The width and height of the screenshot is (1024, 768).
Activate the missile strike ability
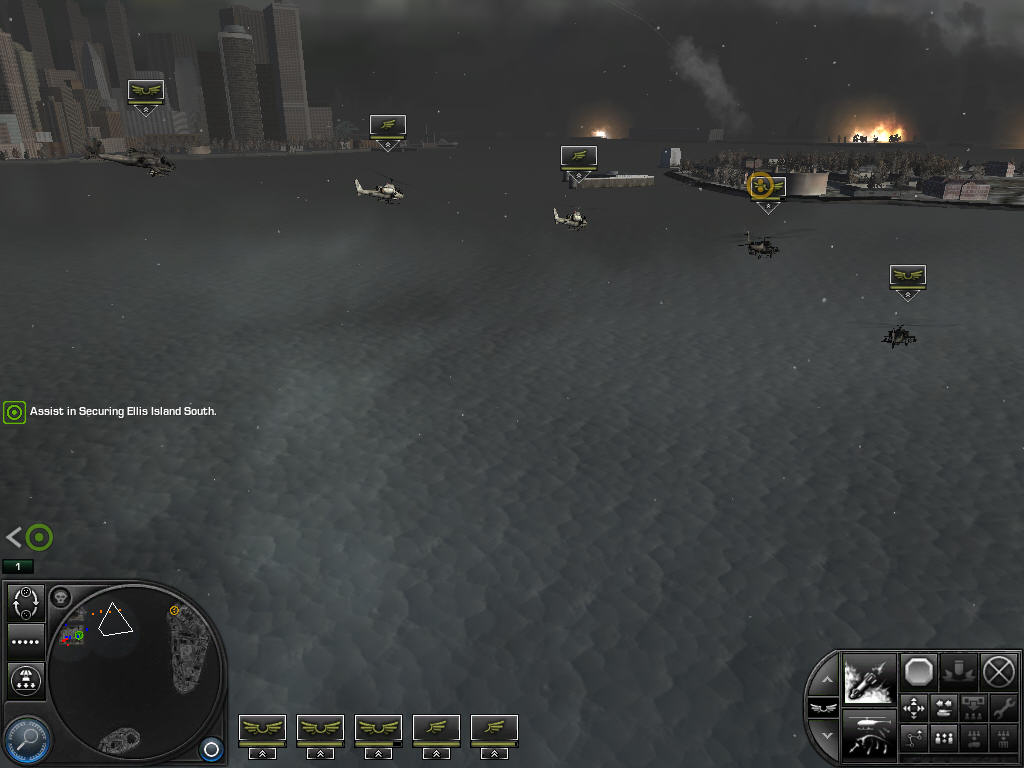point(869,678)
